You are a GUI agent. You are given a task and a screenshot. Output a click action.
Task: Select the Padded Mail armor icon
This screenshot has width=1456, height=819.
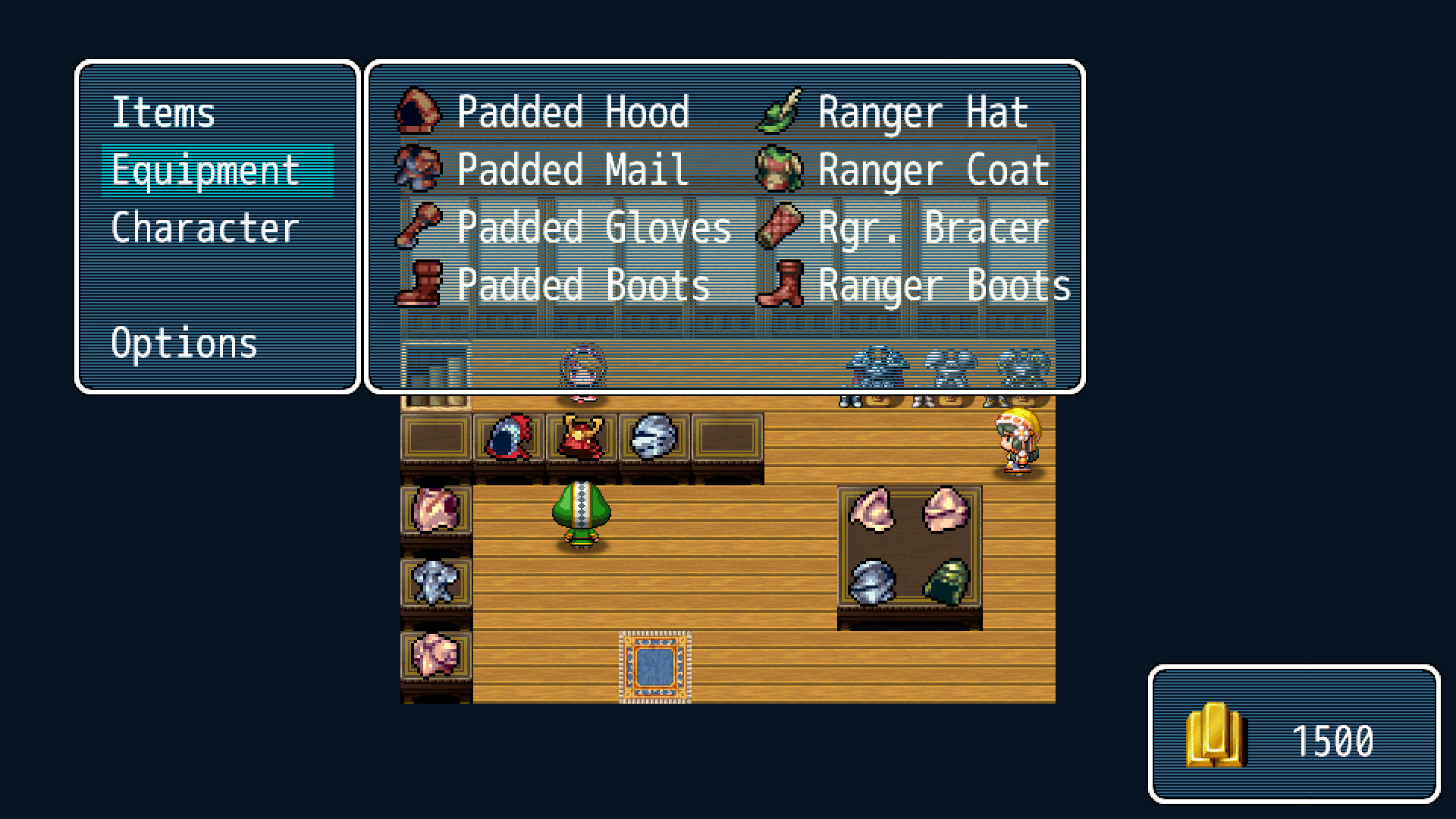tap(418, 168)
